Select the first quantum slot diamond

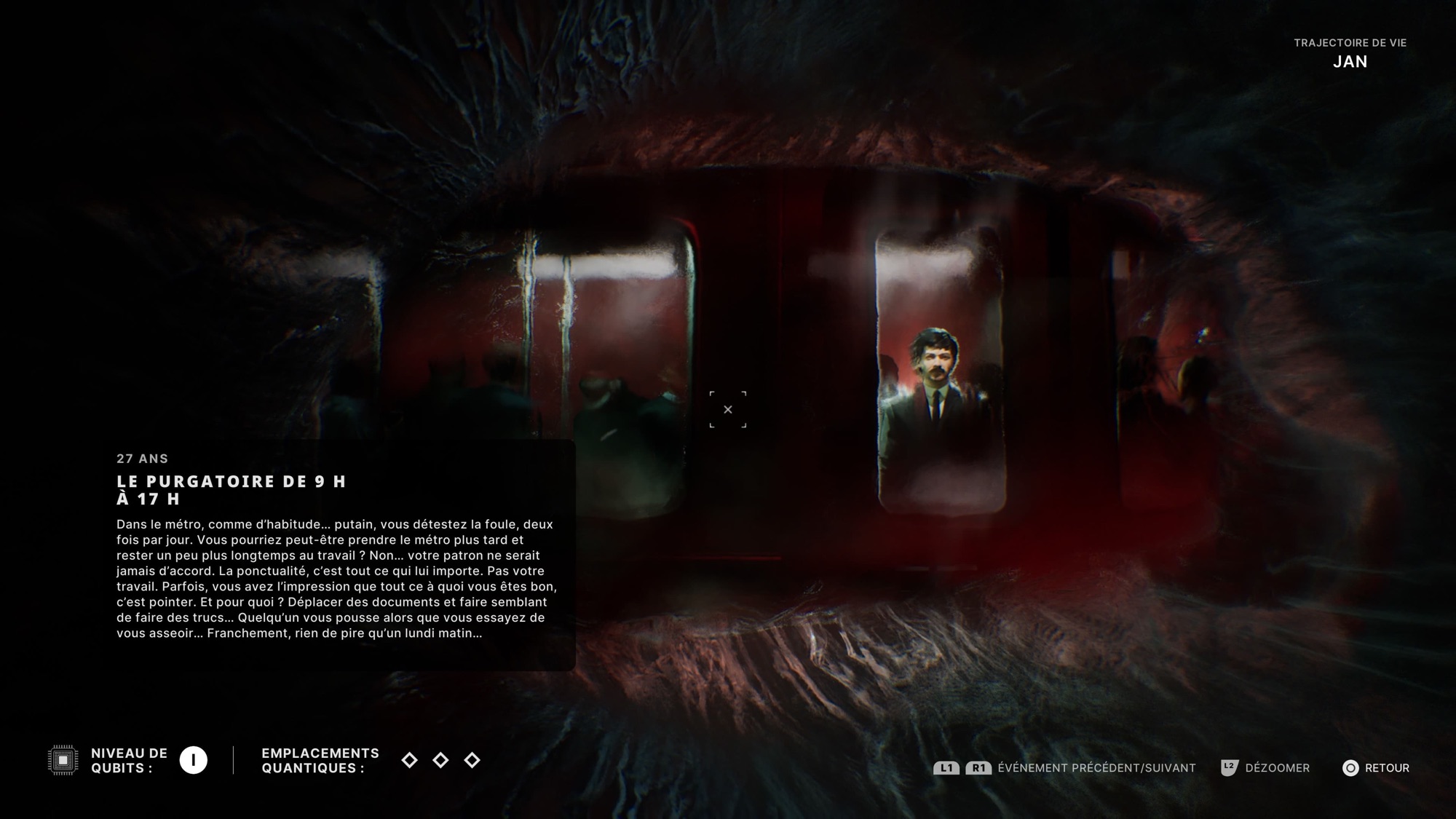click(408, 761)
